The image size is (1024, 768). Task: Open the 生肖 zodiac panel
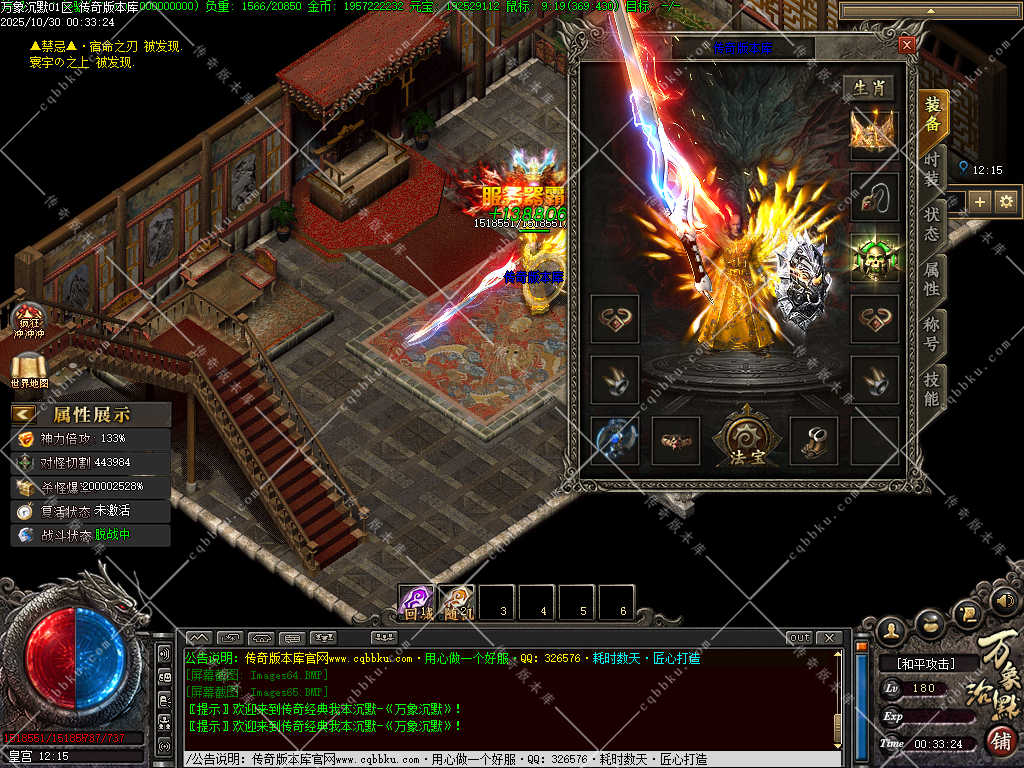[x=867, y=88]
